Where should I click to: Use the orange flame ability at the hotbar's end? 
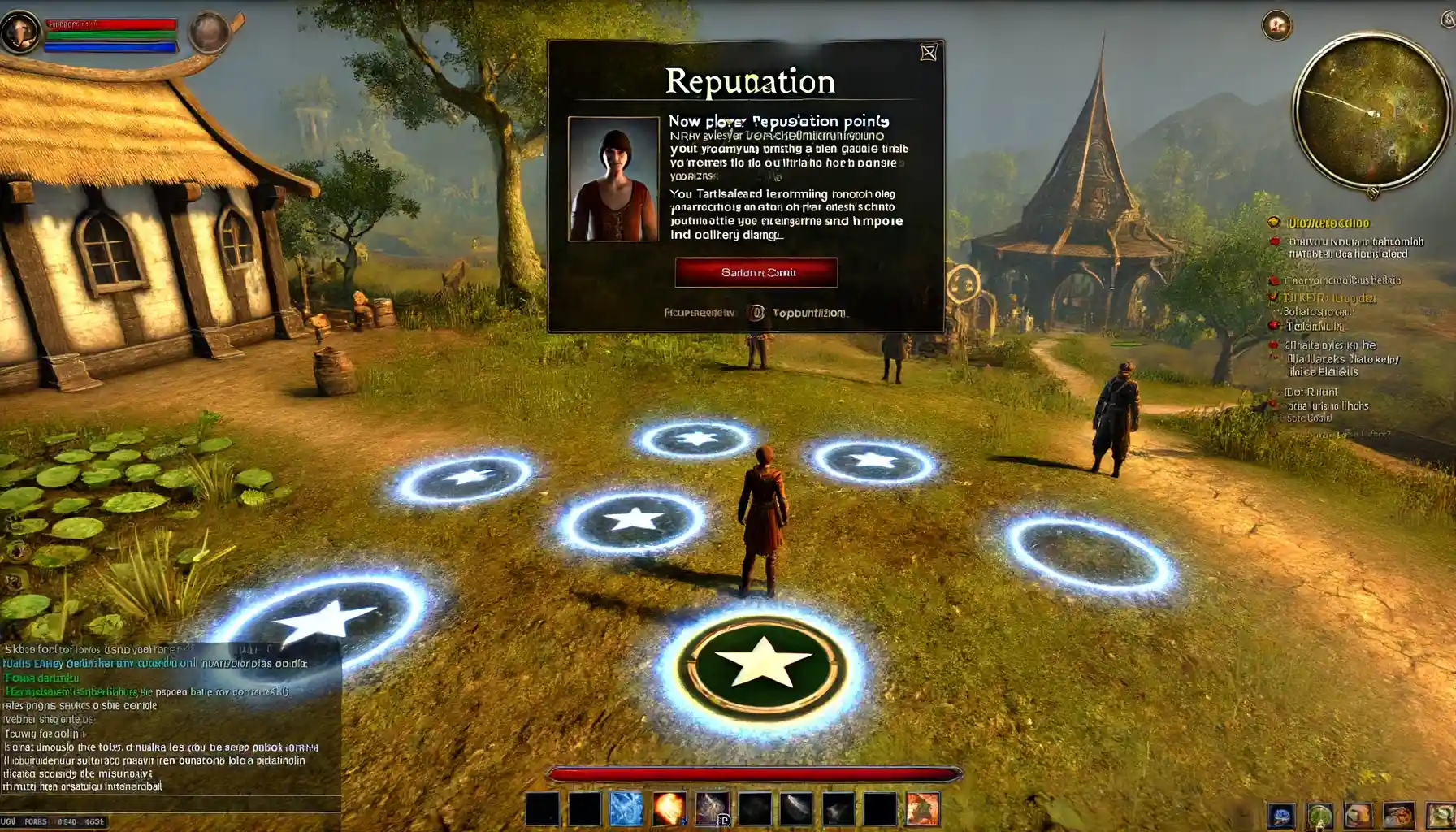pyautogui.click(x=922, y=809)
